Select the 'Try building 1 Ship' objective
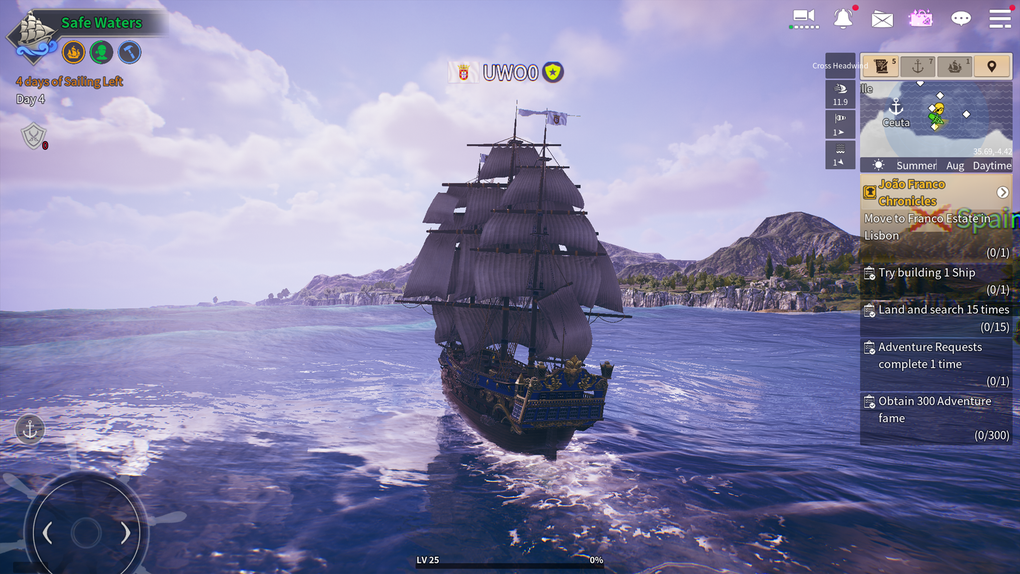 tap(935, 280)
